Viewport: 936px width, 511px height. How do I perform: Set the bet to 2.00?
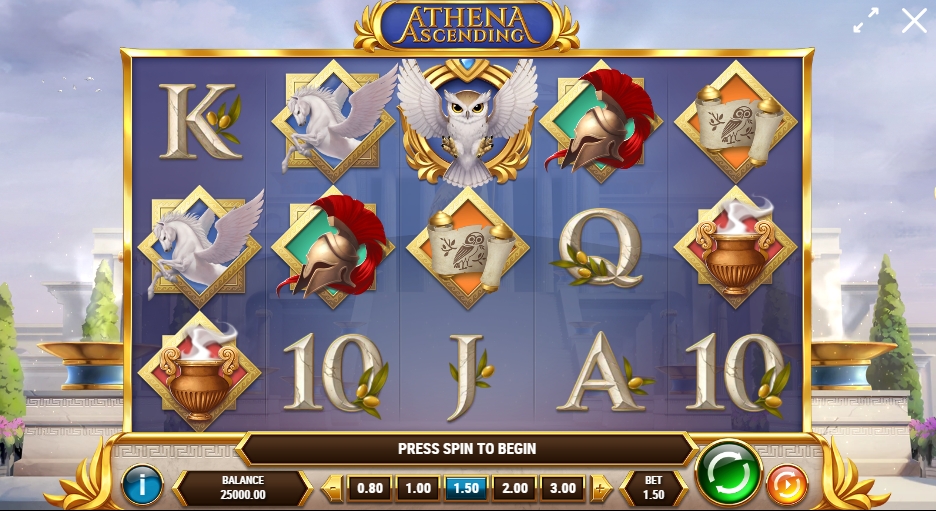[514, 488]
